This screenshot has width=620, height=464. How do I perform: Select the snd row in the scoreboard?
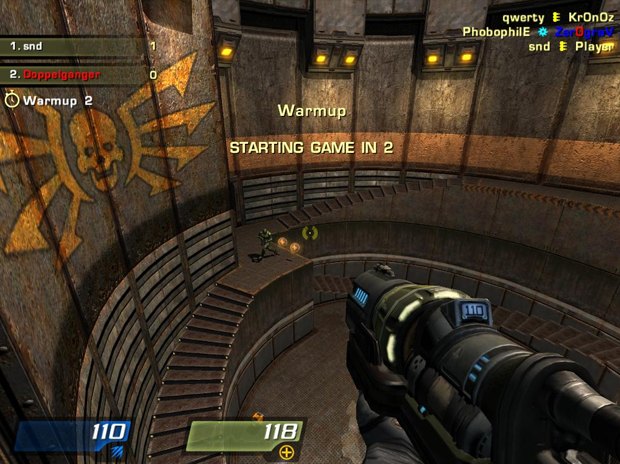coord(80,46)
